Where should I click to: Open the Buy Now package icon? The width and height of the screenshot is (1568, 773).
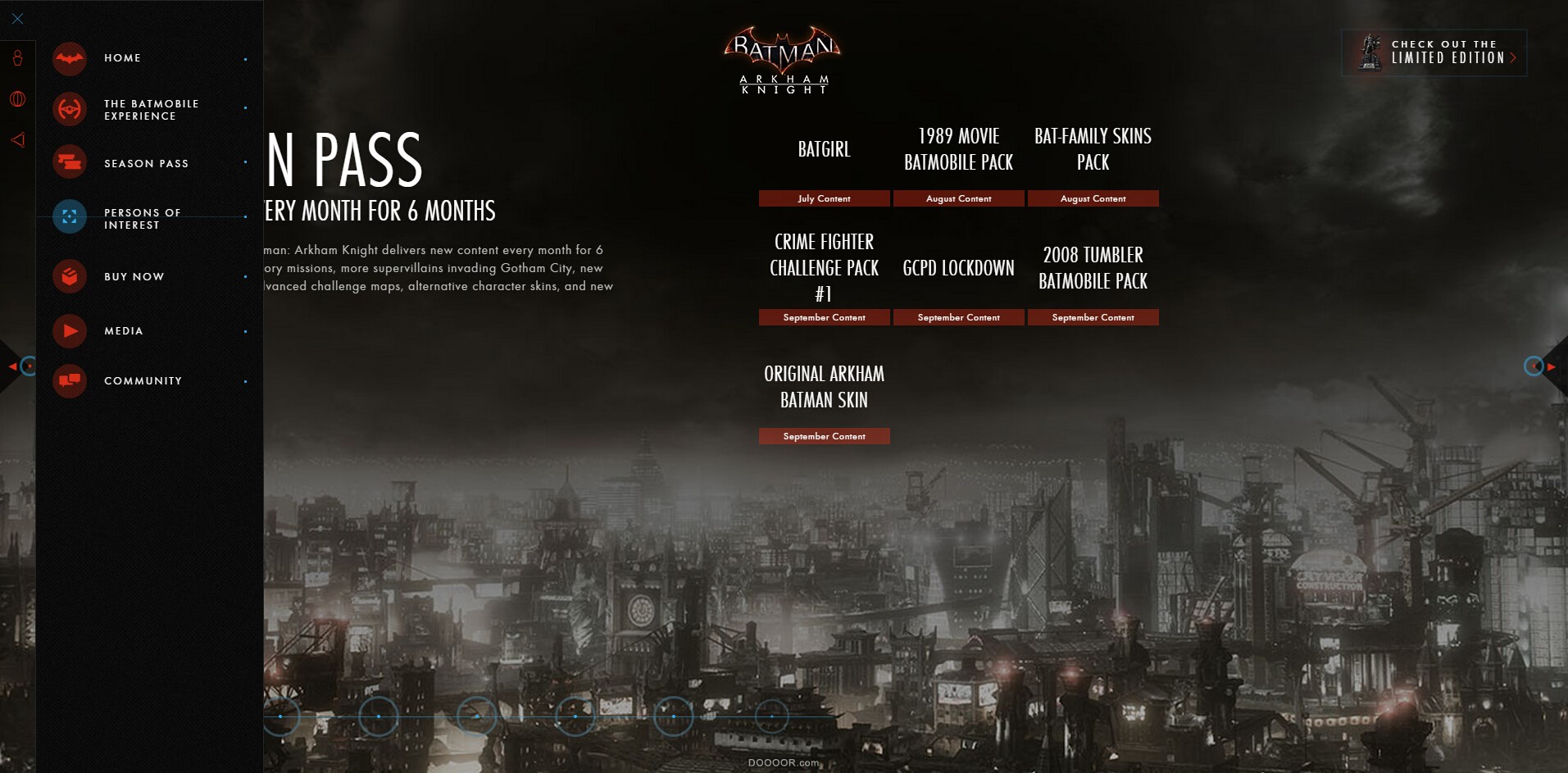click(70, 276)
